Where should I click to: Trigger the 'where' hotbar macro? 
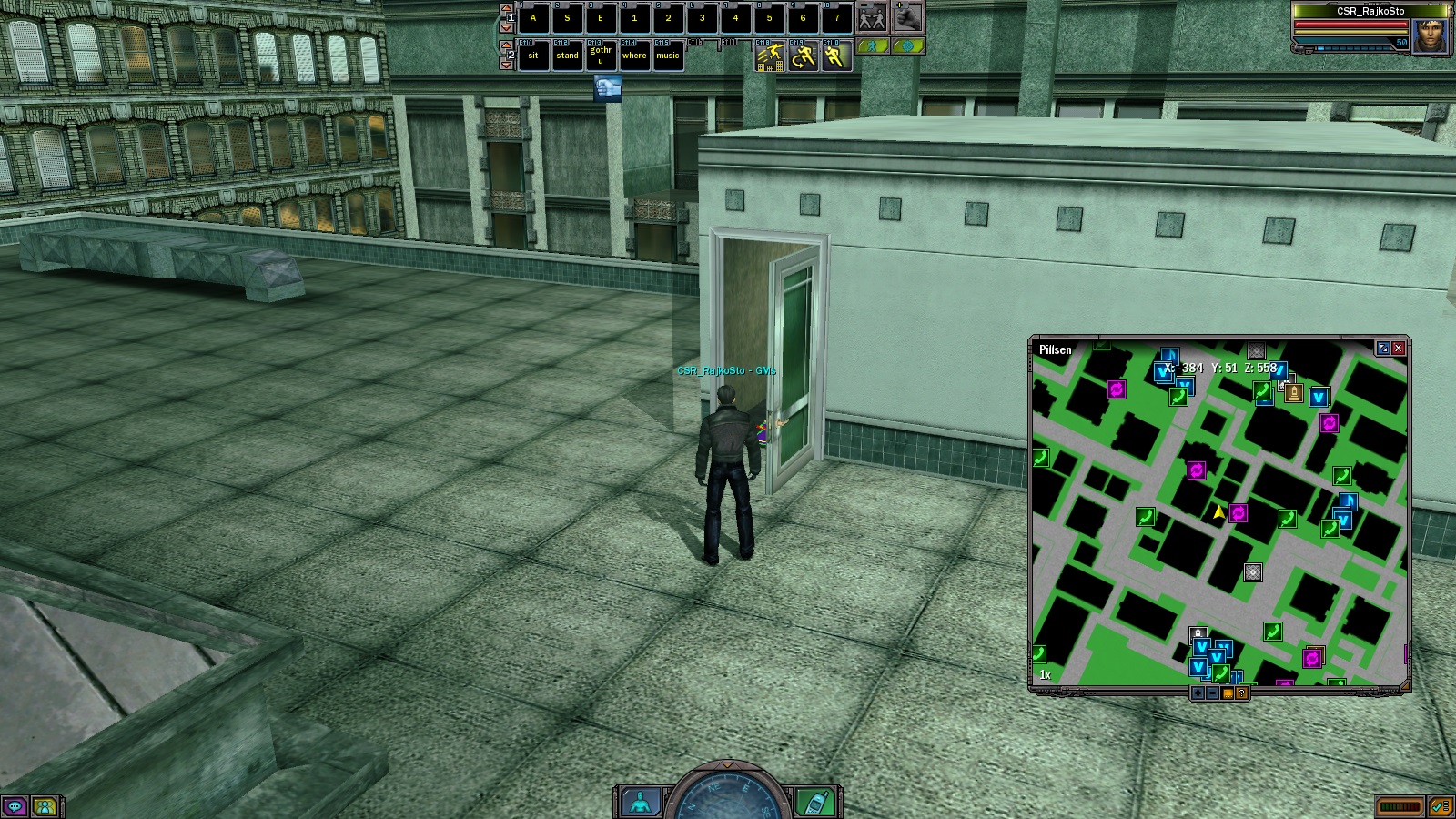click(634, 56)
